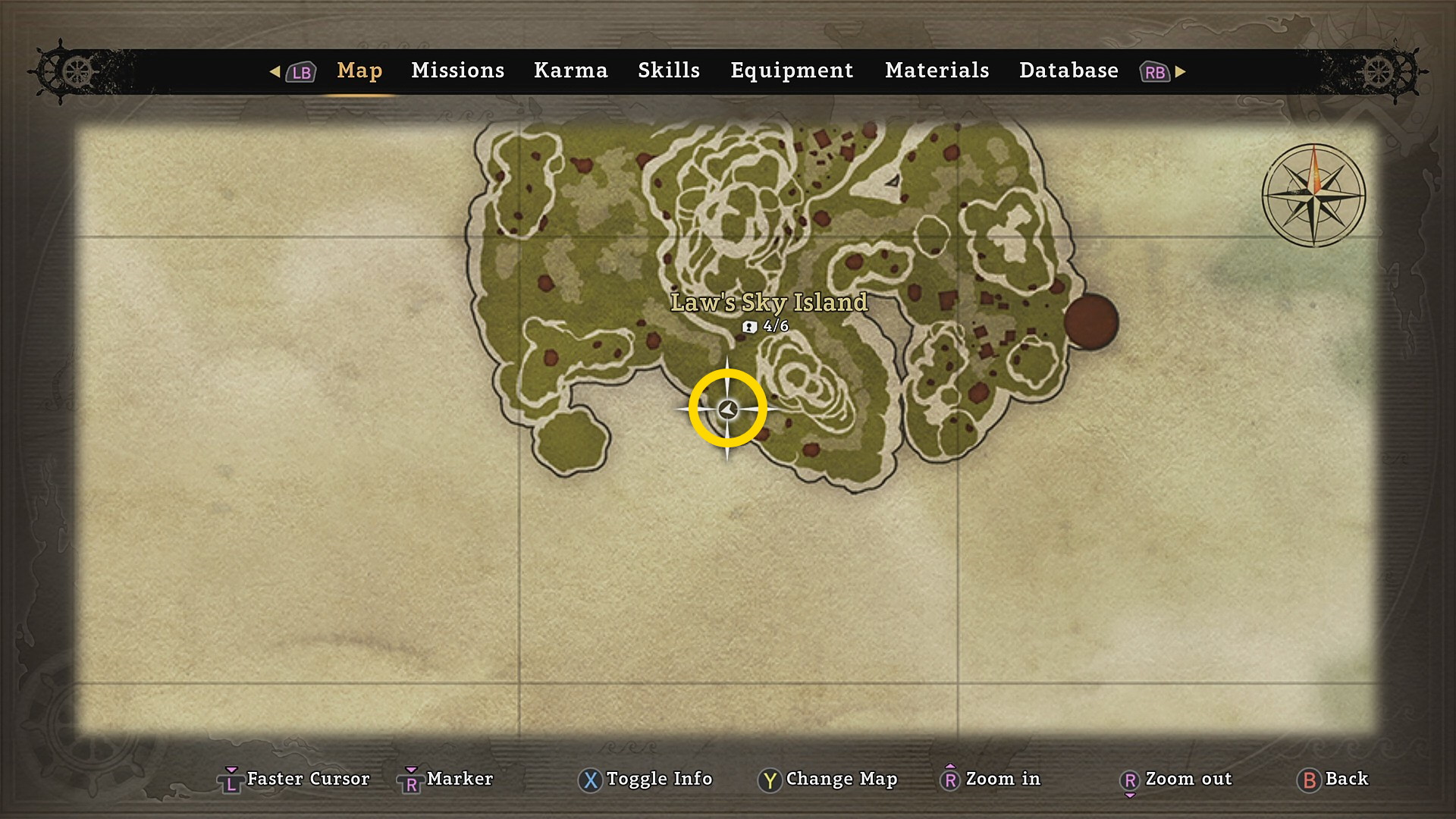Switch to the Database tab
Viewport: 1456px width, 819px height.
point(1068,71)
